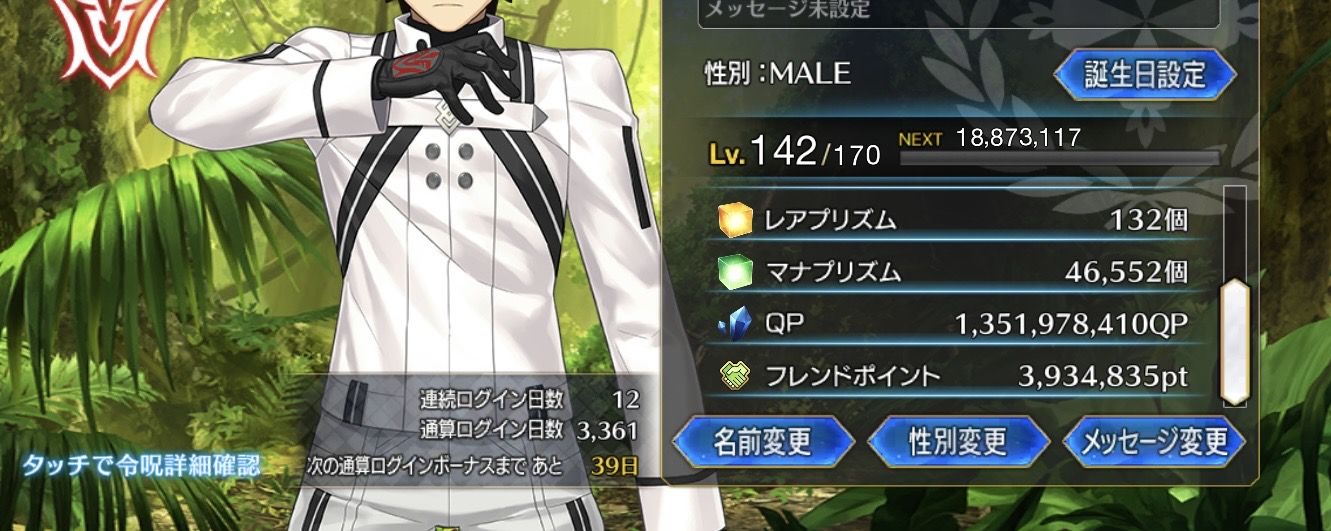Tap the 名前変更 name change button
The height and width of the screenshot is (531, 1331).
click(x=763, y=441)
